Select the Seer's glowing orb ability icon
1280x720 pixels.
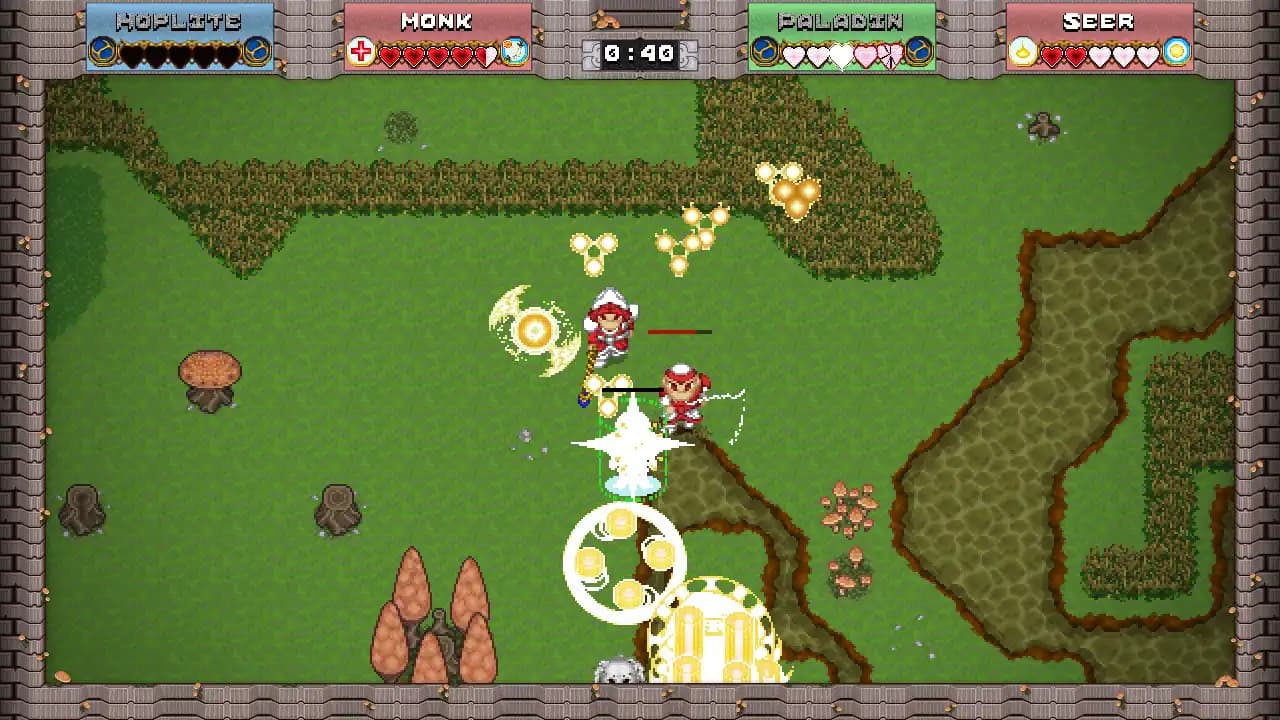(1177, 51)
